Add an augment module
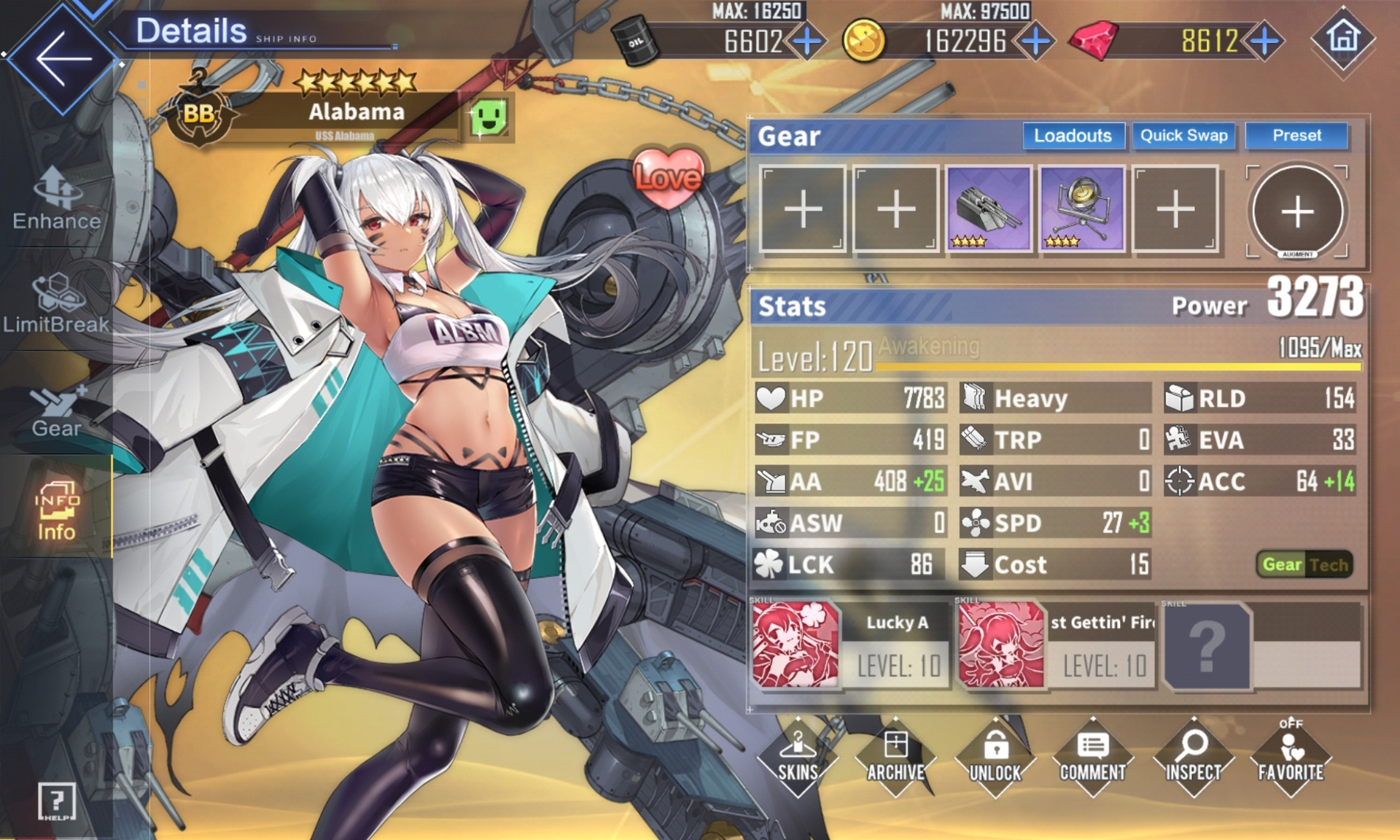 pos(1297,212)
